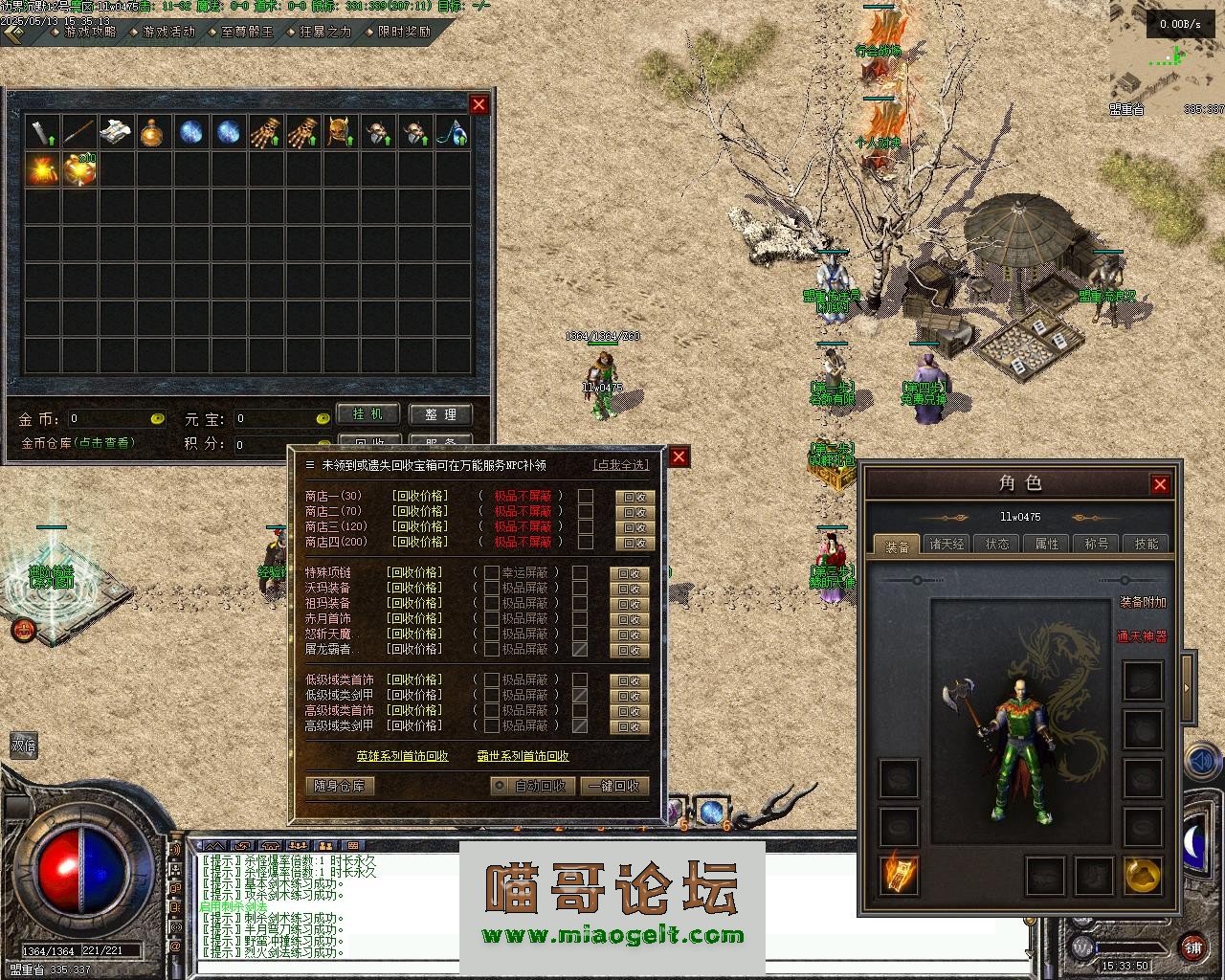Close the inventory bag window
The width and height of the screenshot is (1225, 980).
click(479, 104)
